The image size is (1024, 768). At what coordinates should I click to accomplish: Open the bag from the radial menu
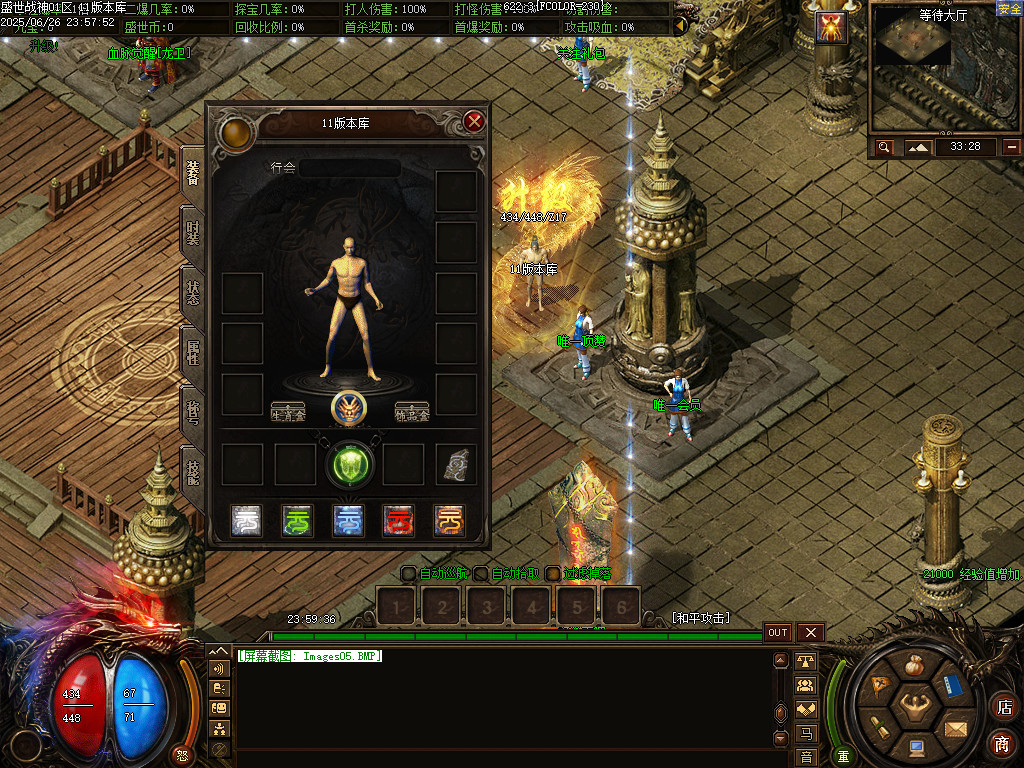tap(913, 665)
